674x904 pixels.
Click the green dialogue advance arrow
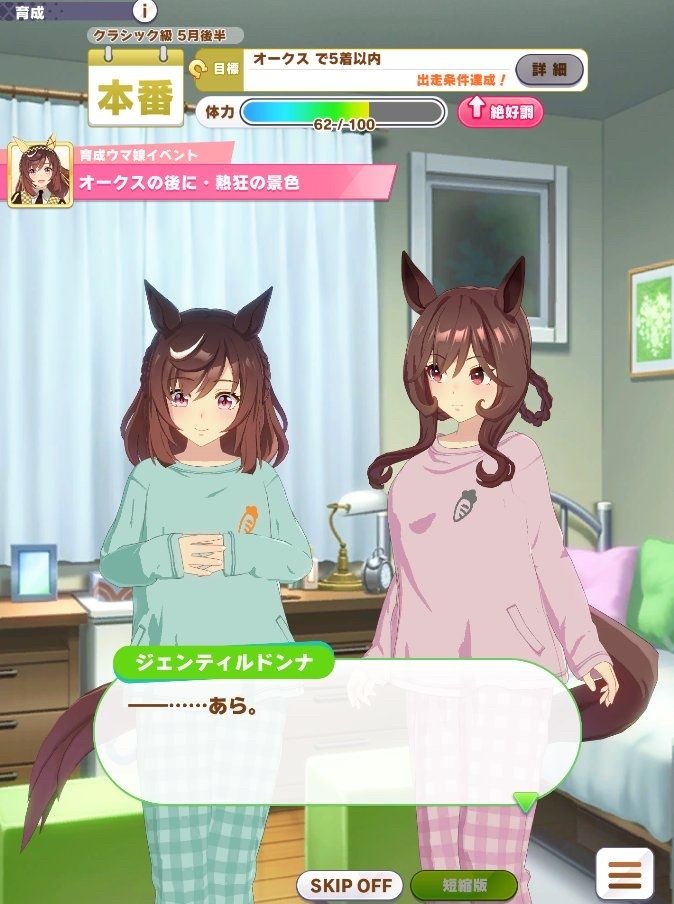tap(525, 801)
